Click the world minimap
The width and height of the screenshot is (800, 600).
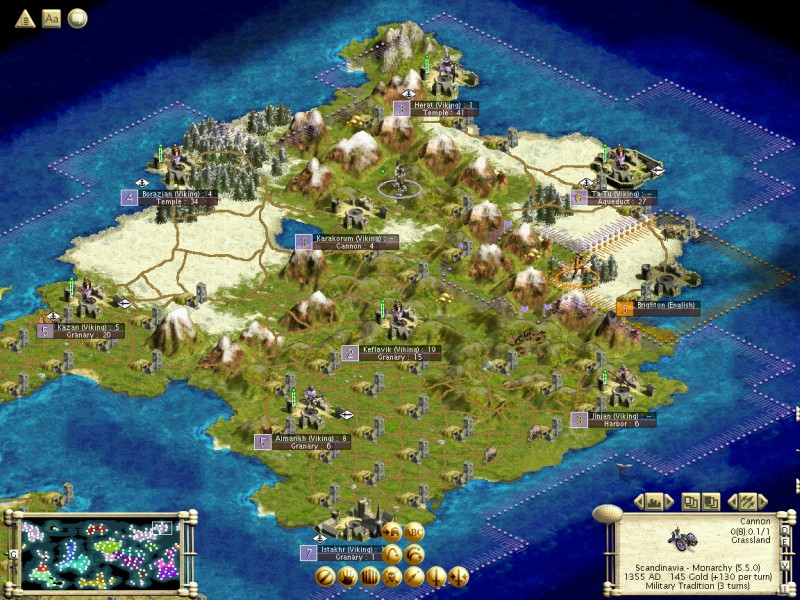pyautogui.click(x=97, y=550)
